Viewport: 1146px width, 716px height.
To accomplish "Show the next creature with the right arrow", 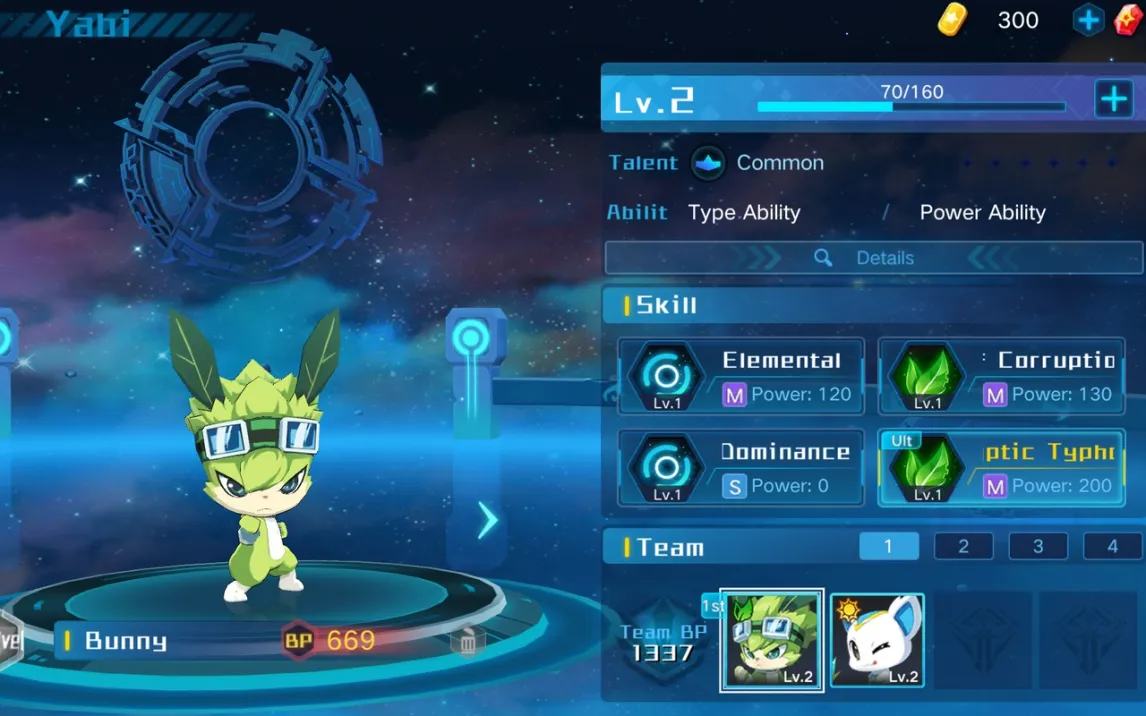I will 487,520.
